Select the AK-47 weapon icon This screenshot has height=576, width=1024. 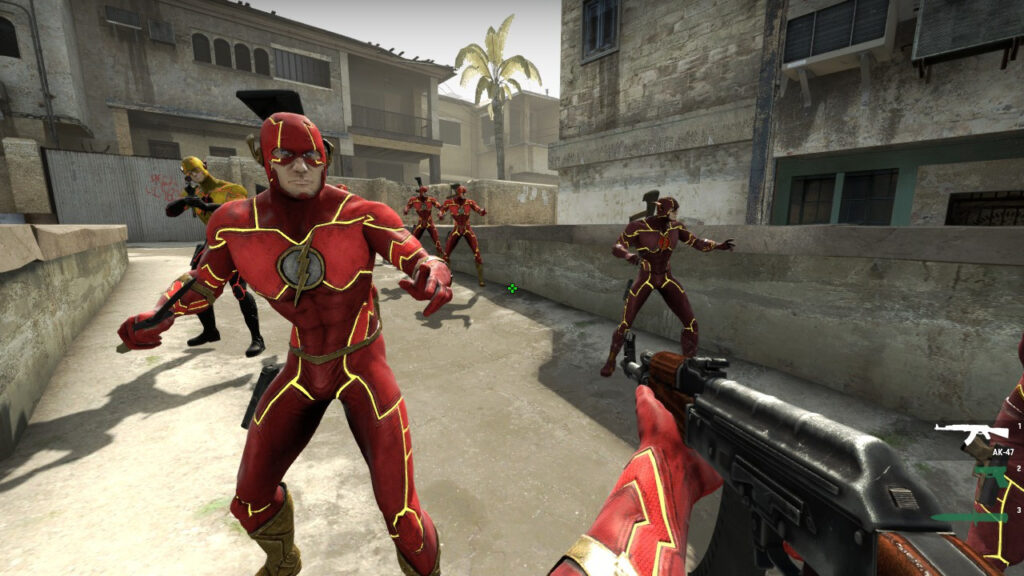(x=970, y=432)
